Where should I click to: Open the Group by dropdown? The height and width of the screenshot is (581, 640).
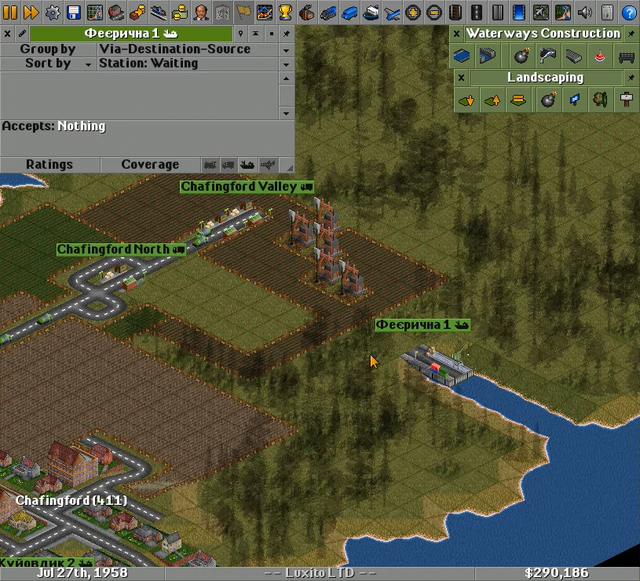point(286,49)
